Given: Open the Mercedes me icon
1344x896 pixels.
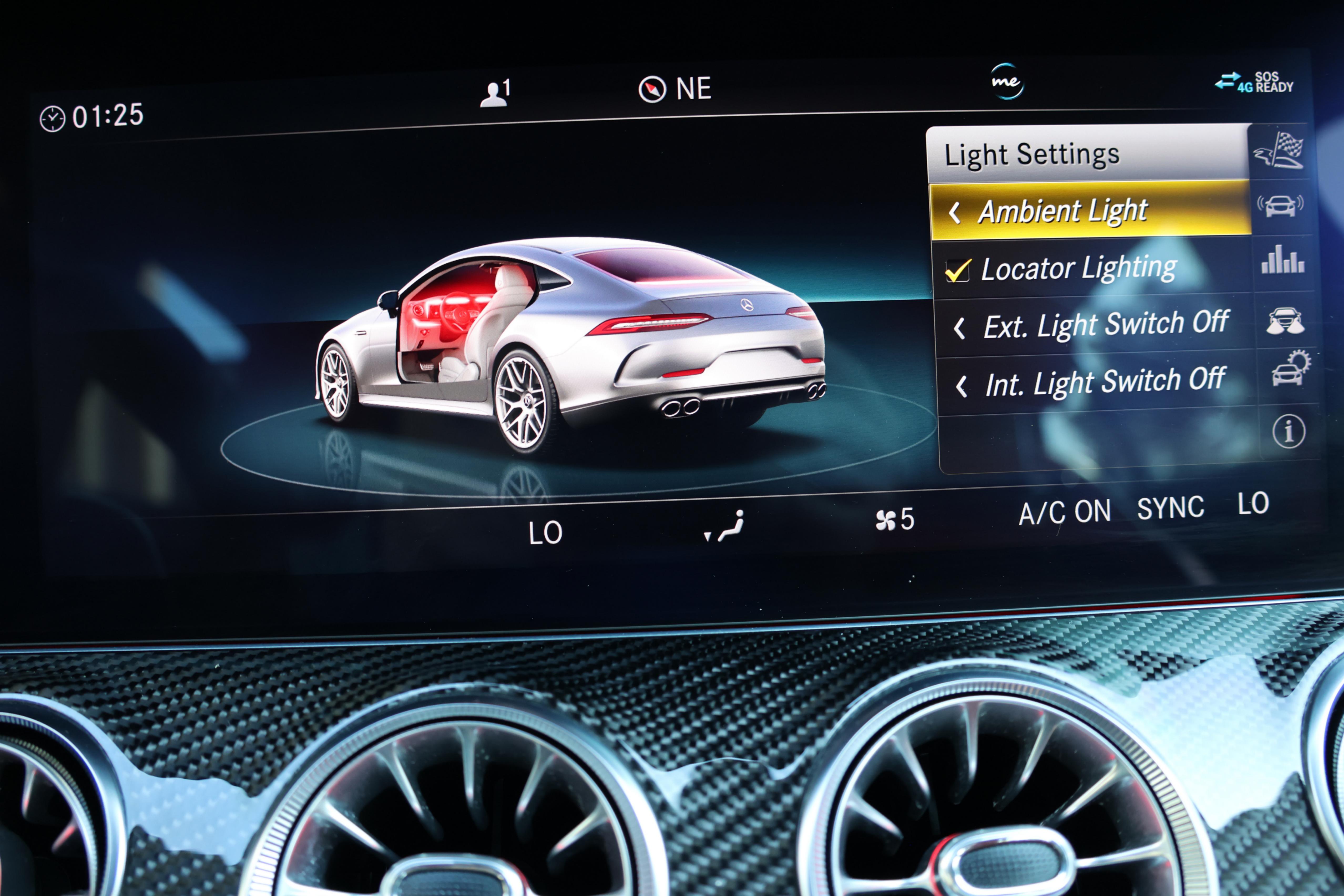Looking at the screenshot, I should click(x=1006, y=82).
